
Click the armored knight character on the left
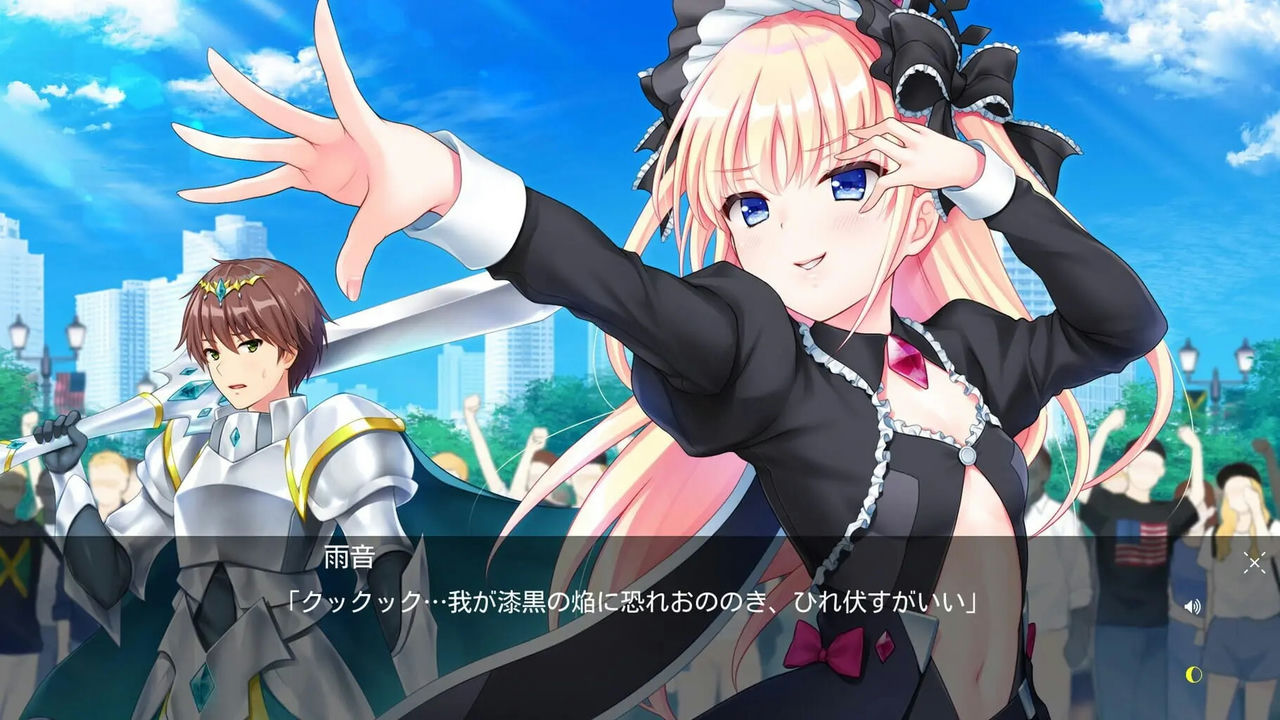click(x=240, y=400)
